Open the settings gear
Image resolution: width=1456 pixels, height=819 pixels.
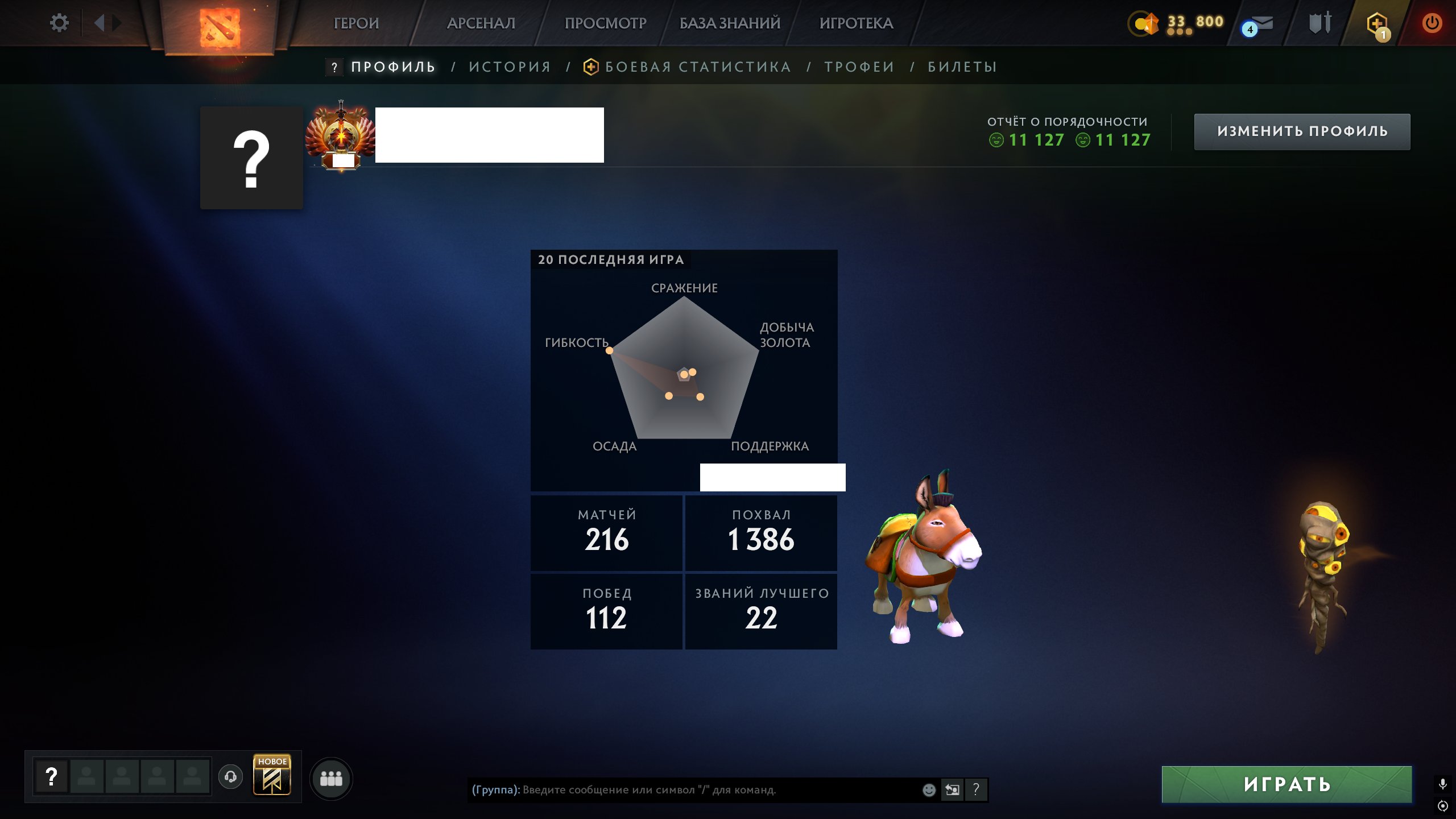[59, 22]
